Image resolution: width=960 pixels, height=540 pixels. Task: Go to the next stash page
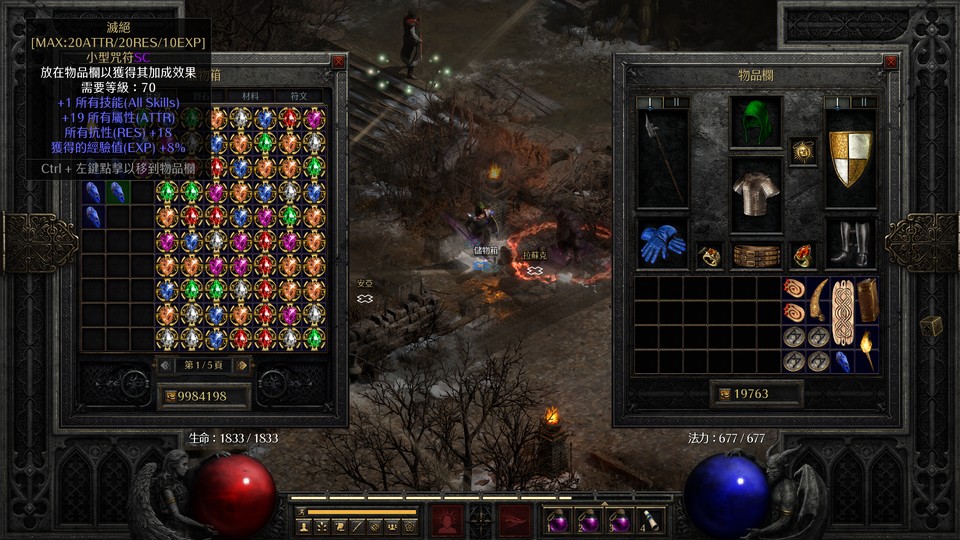point(243,365)
